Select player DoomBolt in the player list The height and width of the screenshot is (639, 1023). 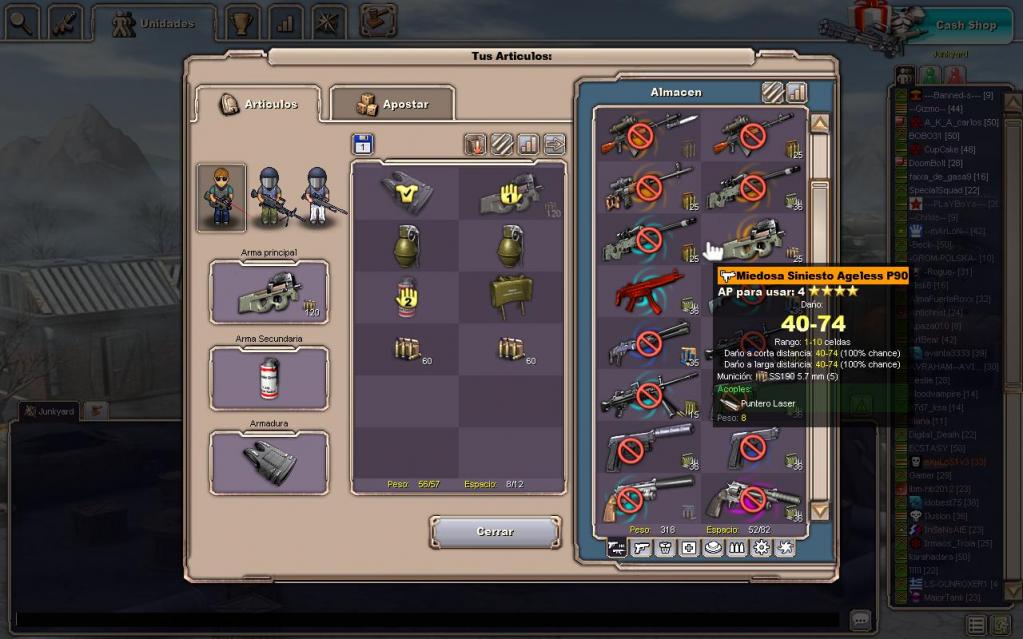pos(927,163)
